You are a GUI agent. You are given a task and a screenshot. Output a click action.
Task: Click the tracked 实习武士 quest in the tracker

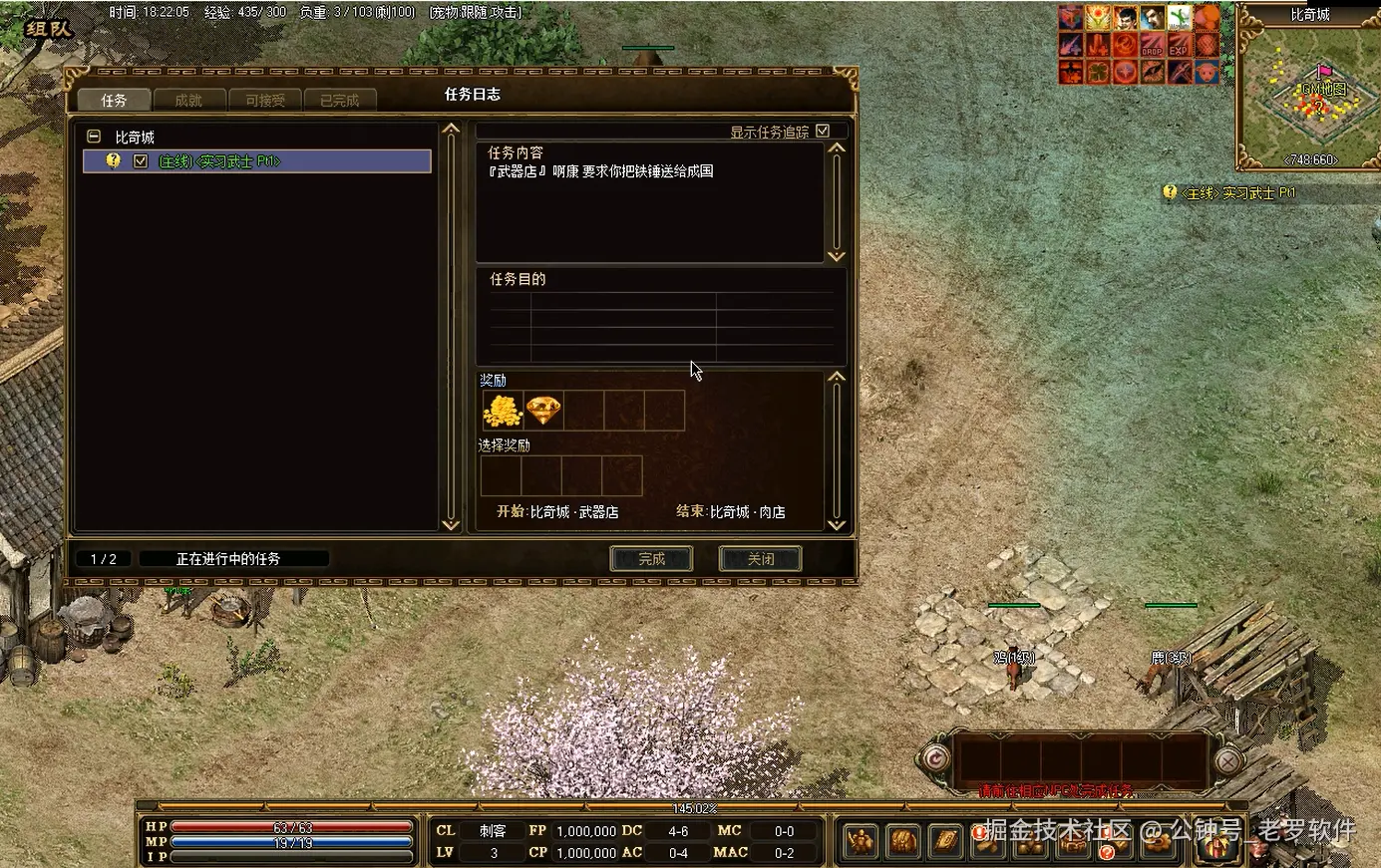(x=1237, y=193)
